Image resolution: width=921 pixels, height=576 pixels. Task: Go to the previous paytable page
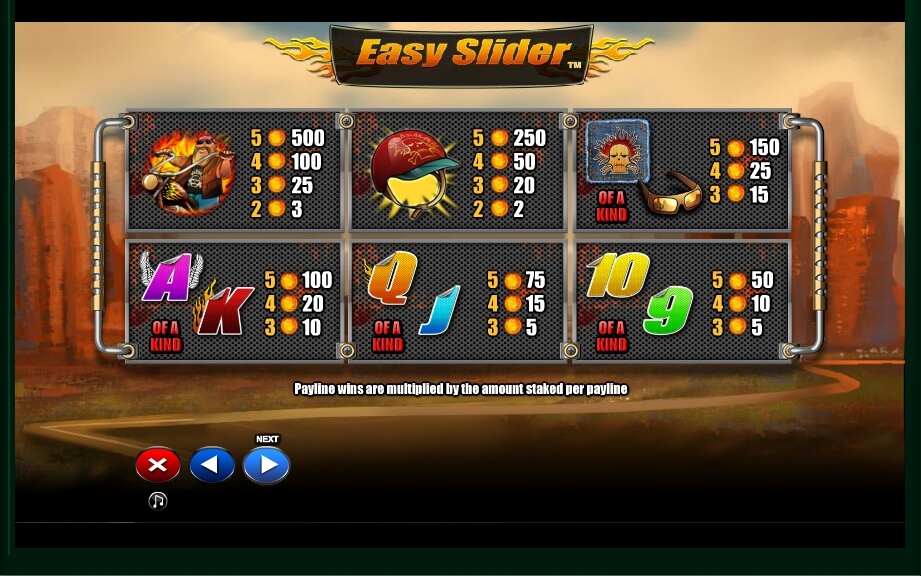[x=212, y=465]
